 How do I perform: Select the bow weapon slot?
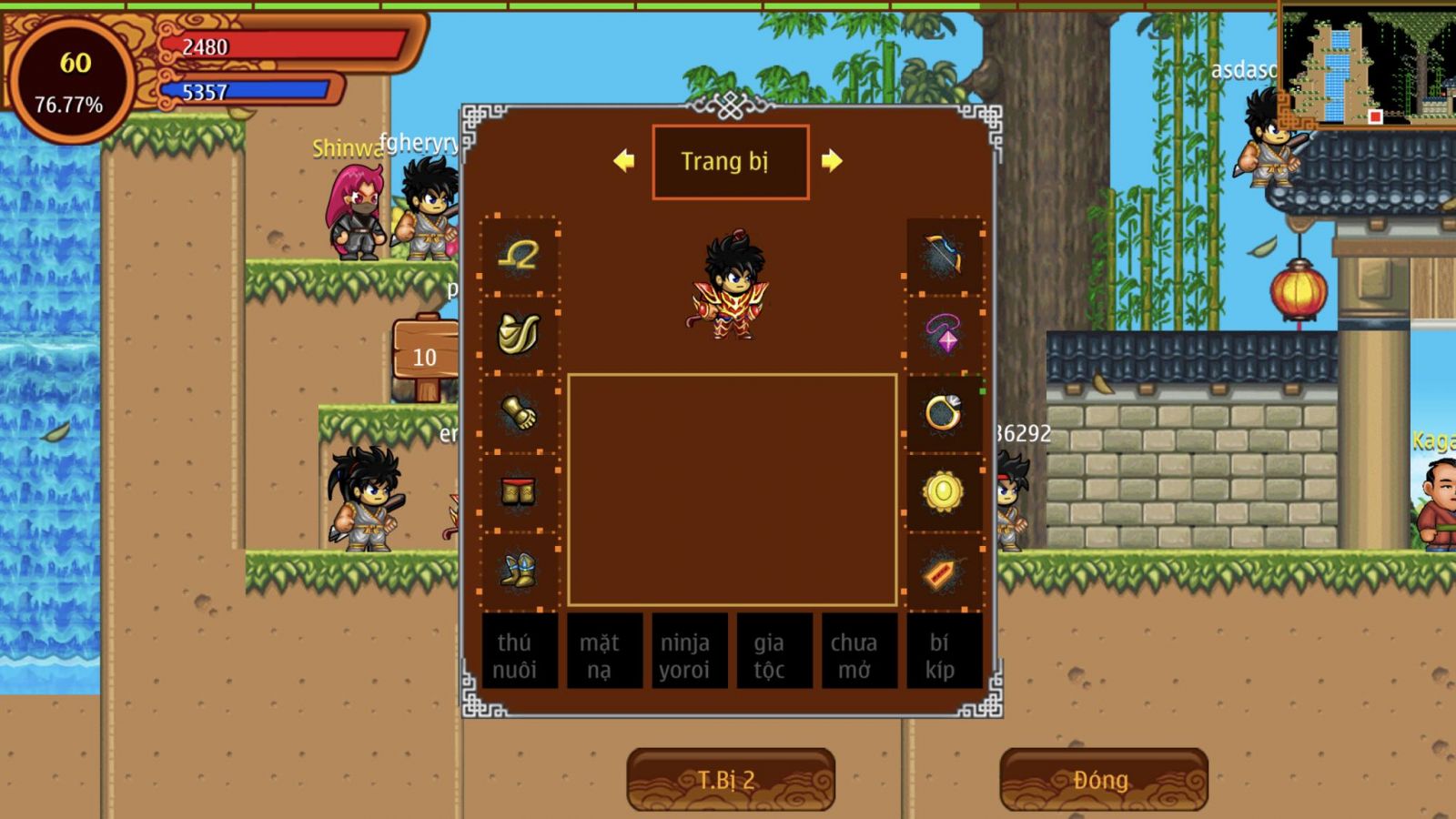(x=944, y=257)
